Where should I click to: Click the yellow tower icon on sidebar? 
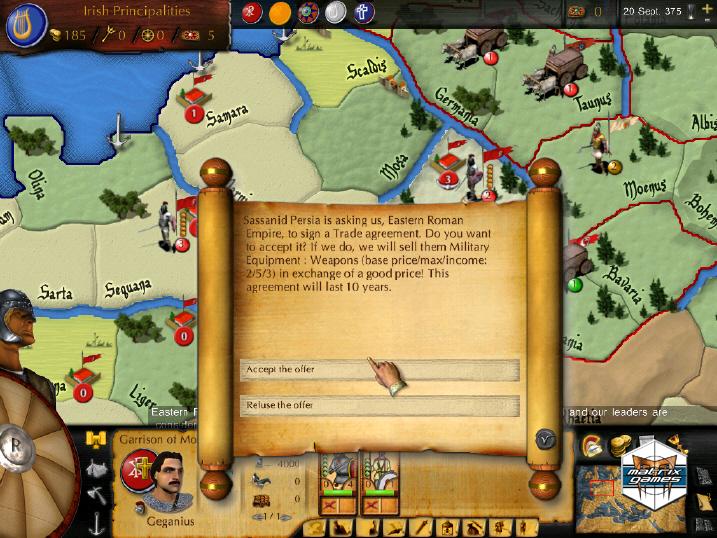coord(96,439)
